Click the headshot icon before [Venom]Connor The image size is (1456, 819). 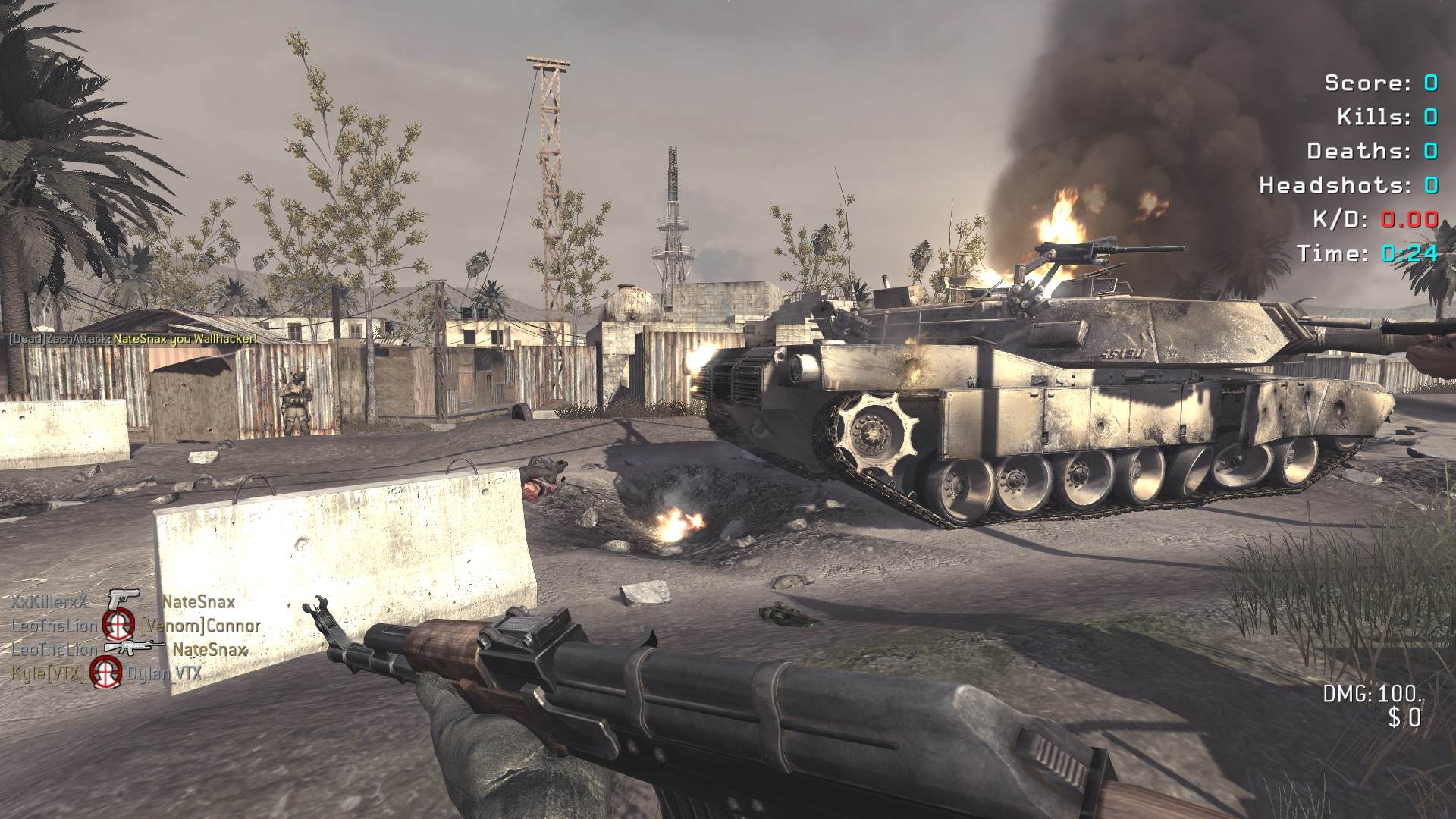(118, 626)
